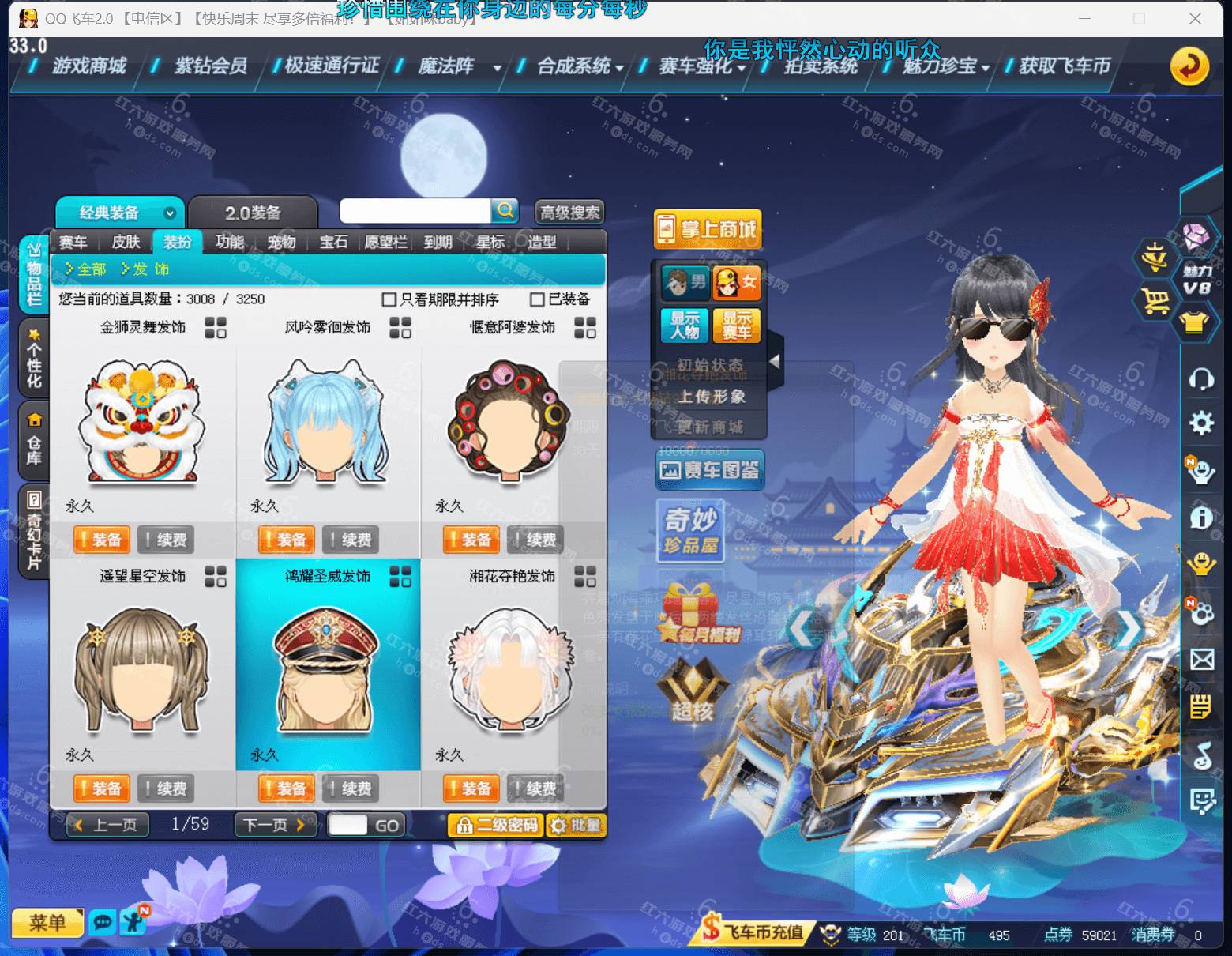Enable the 只看期限并排序 checkbox
The width and height of the screenshot is (1232, 956).
point(388,300)
